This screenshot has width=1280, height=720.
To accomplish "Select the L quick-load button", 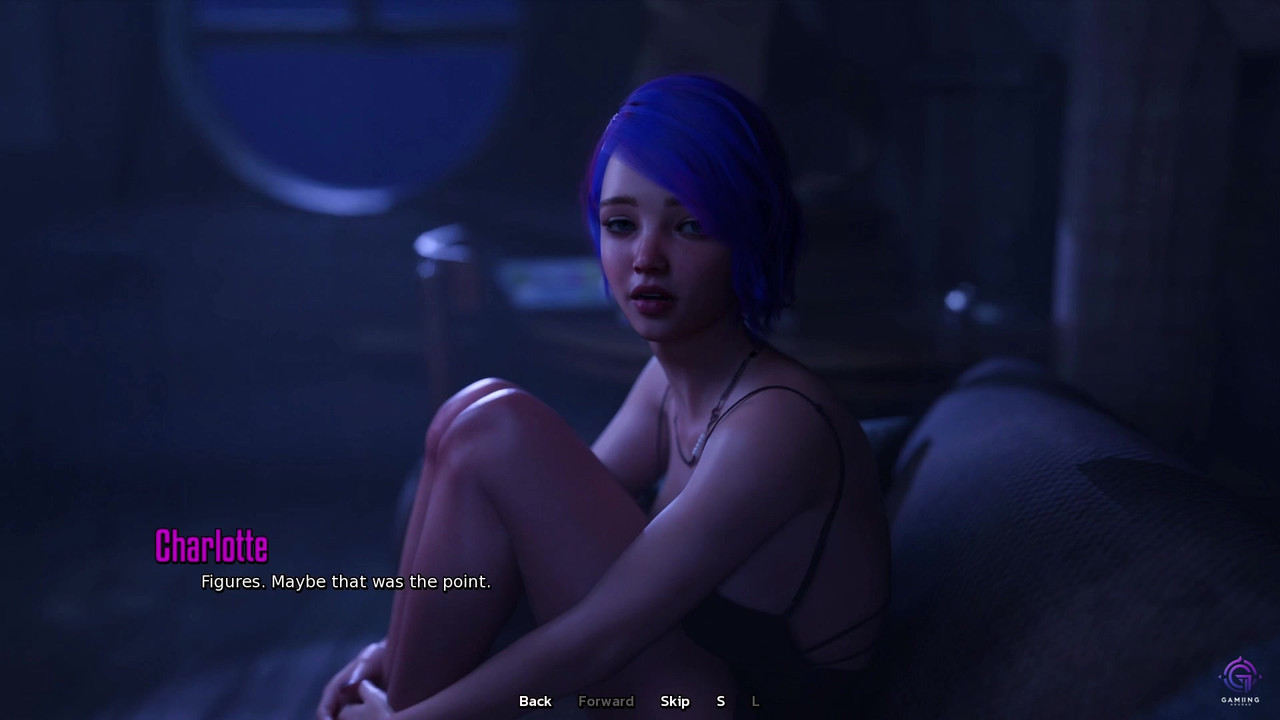I will click(x=755, y=701).
